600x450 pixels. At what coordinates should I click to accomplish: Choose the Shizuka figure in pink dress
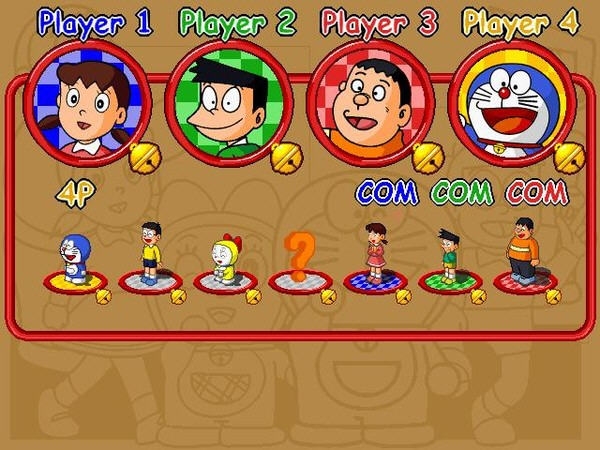[375, 254]
